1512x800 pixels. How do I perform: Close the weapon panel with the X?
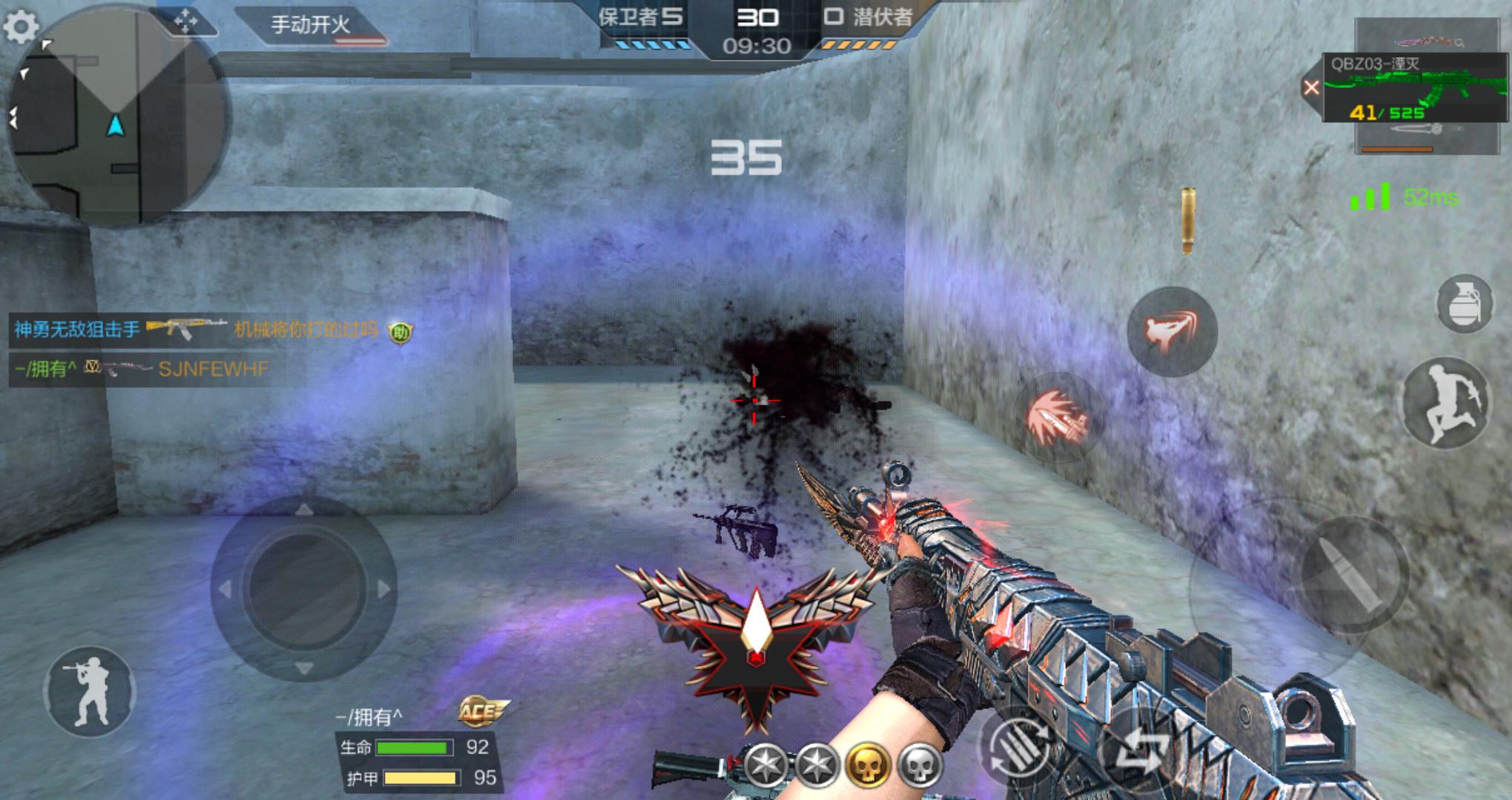(x=1311, y=88)
